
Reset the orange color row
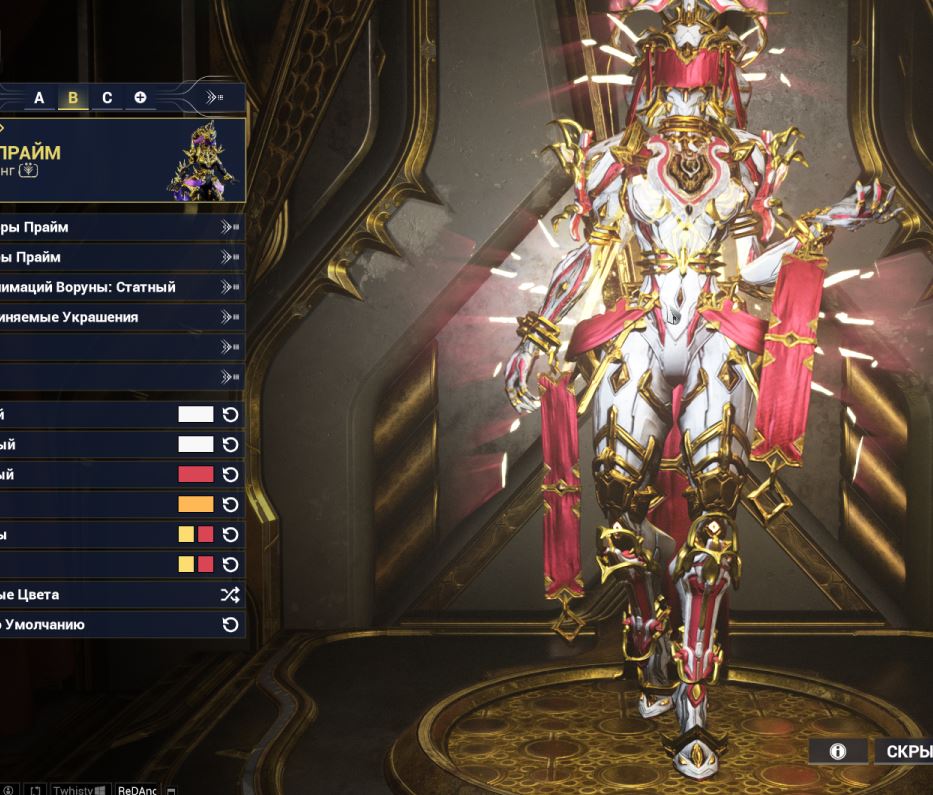(x=231, y=505)
